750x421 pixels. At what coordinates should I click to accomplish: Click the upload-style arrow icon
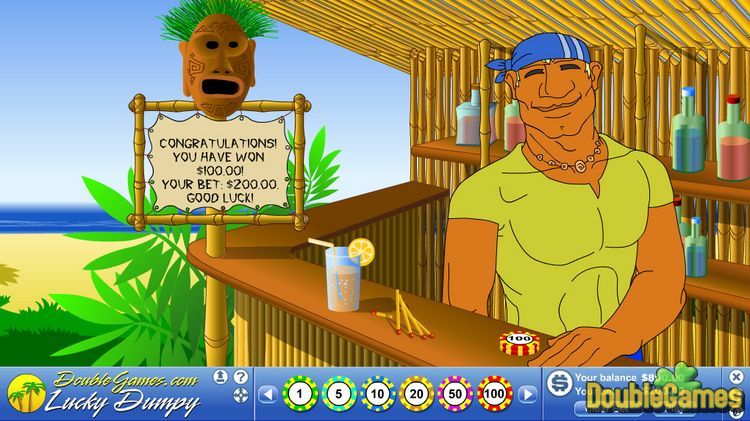[220, 377]
